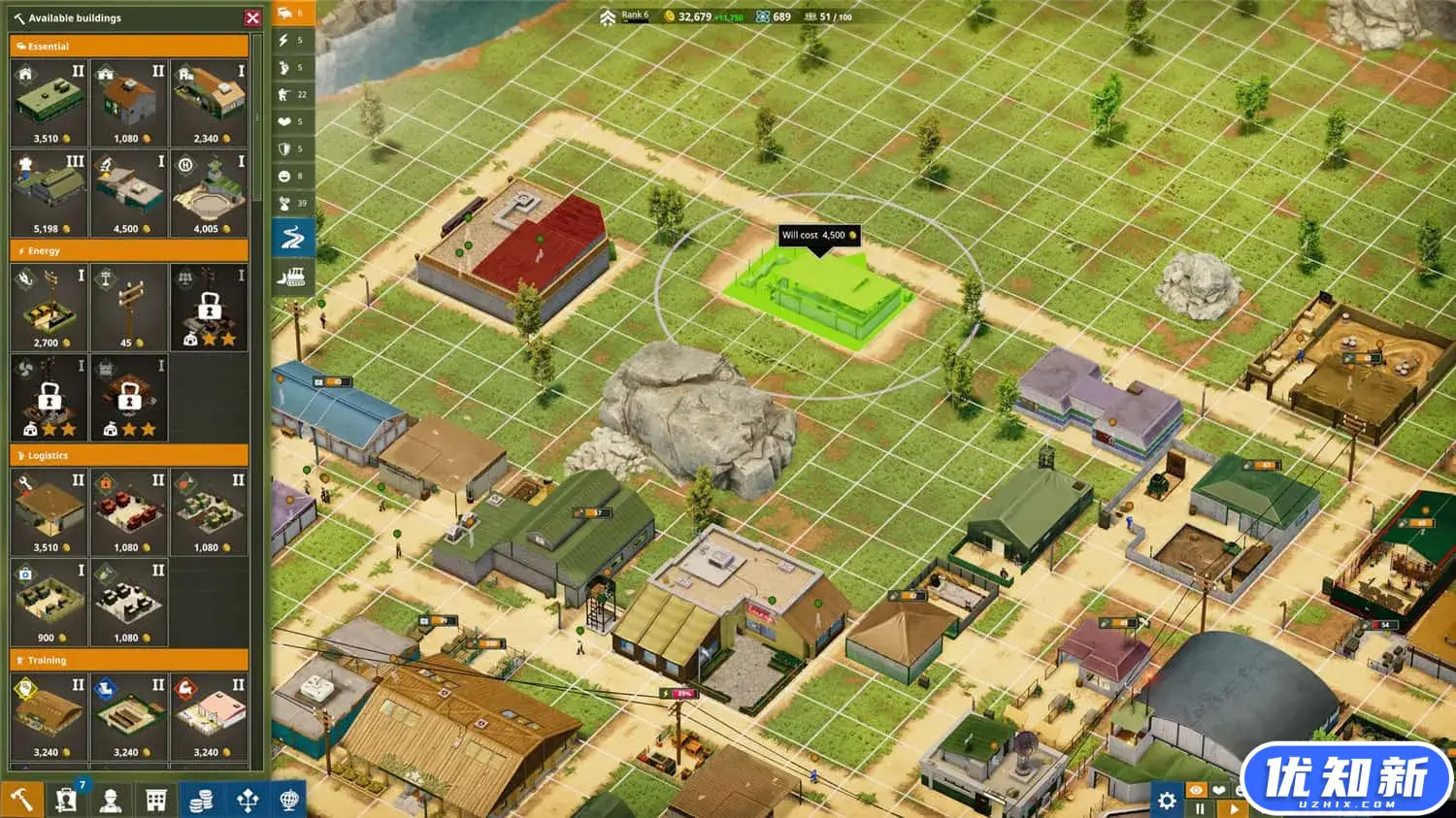This screenshot has width=1456, height=818.
Task: Toggle the heart overlay button
Action: pos(1219,789)
